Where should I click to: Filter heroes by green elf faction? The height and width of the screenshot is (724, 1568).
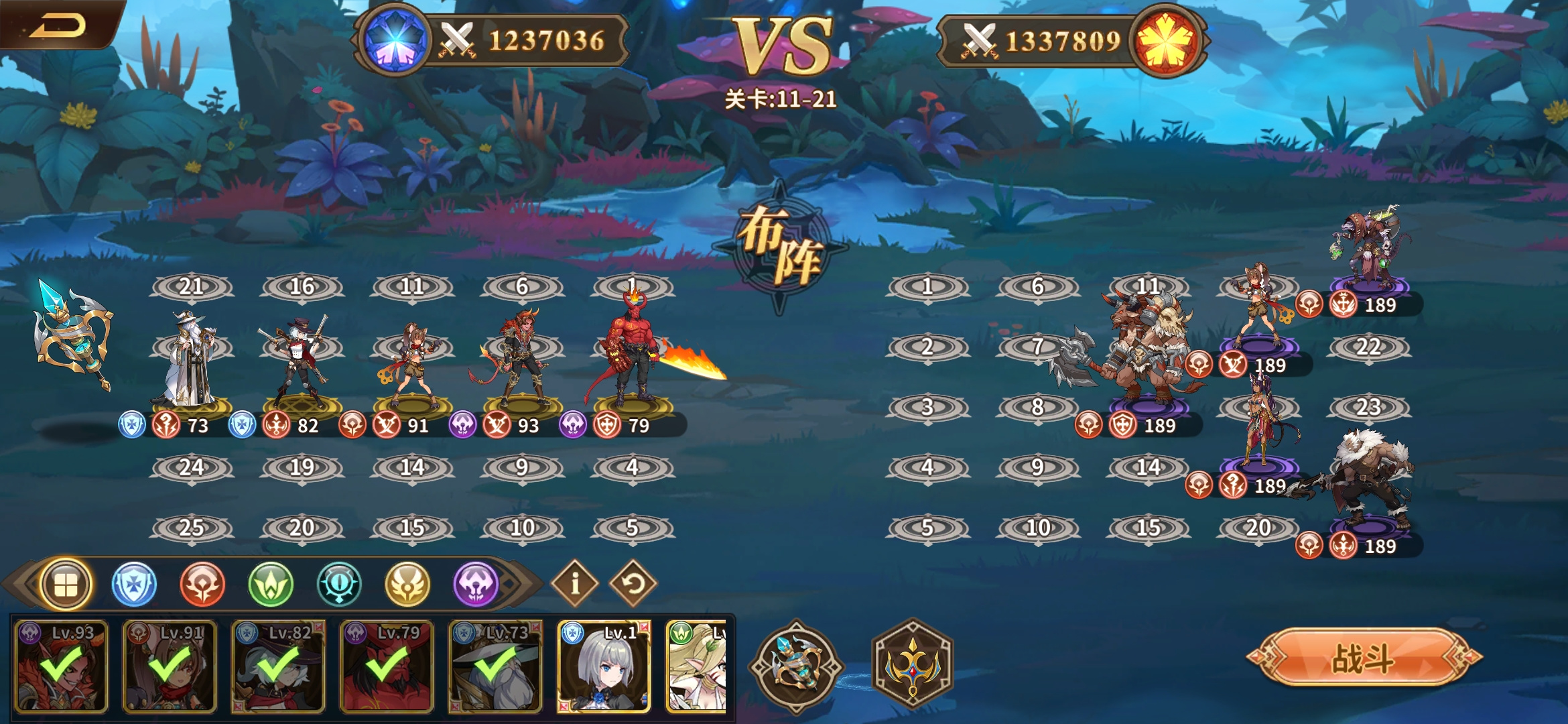click(271, 584)
